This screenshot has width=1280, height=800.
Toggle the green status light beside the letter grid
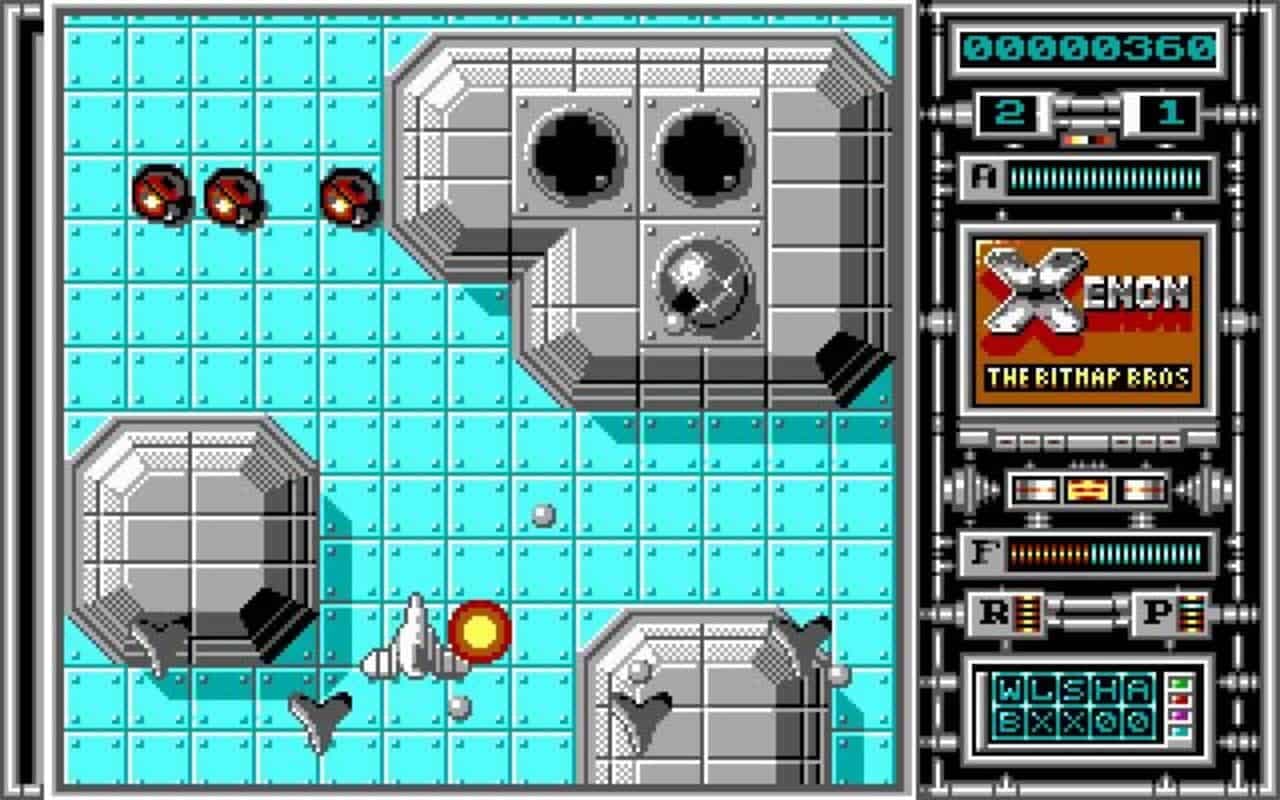[x=1180, y=683]
